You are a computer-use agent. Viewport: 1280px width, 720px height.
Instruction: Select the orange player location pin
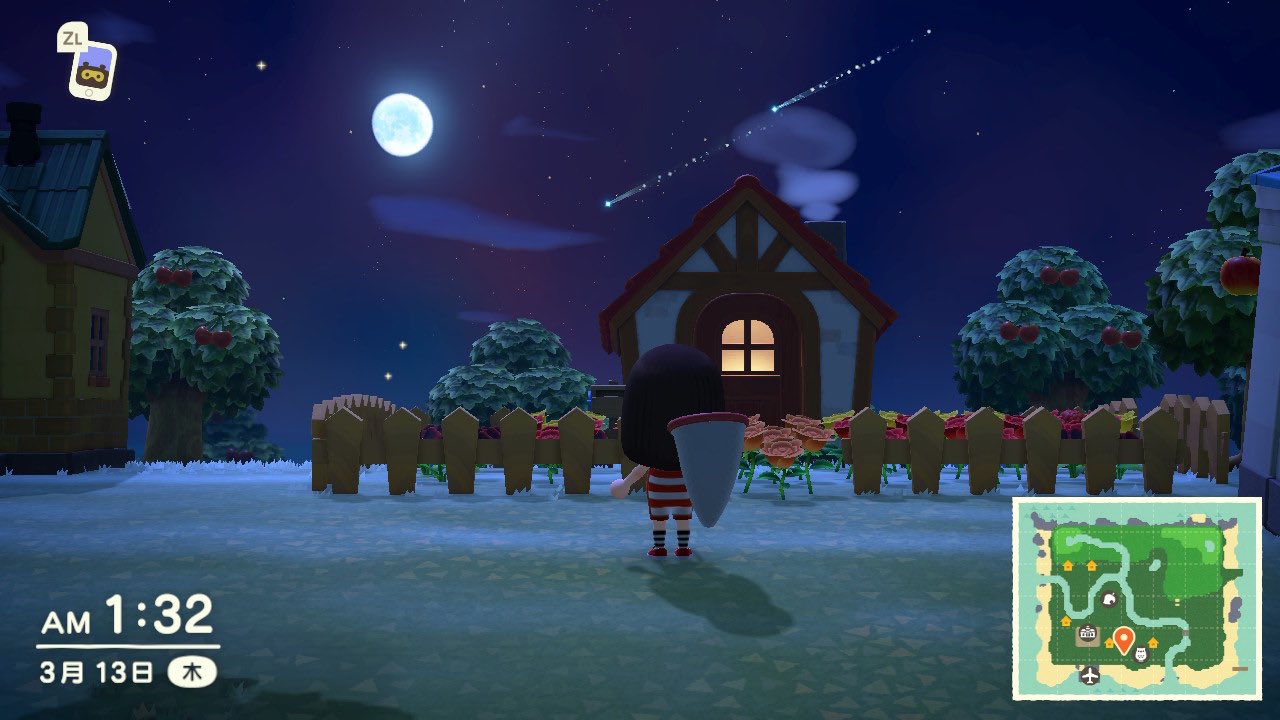[x=1123, y=638]
